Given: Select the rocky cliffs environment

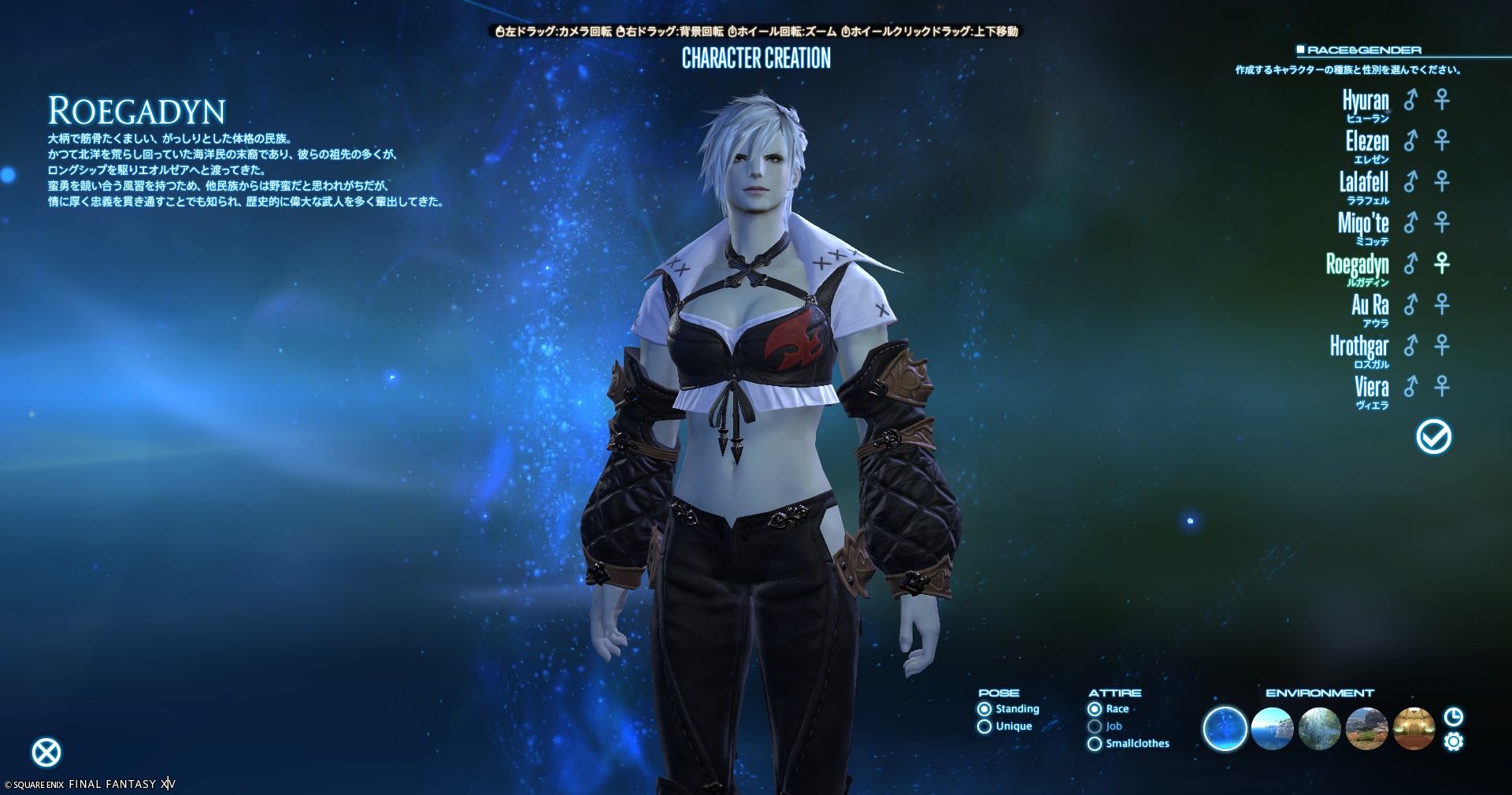Looking at the screenshot, I should point(1366,729).
